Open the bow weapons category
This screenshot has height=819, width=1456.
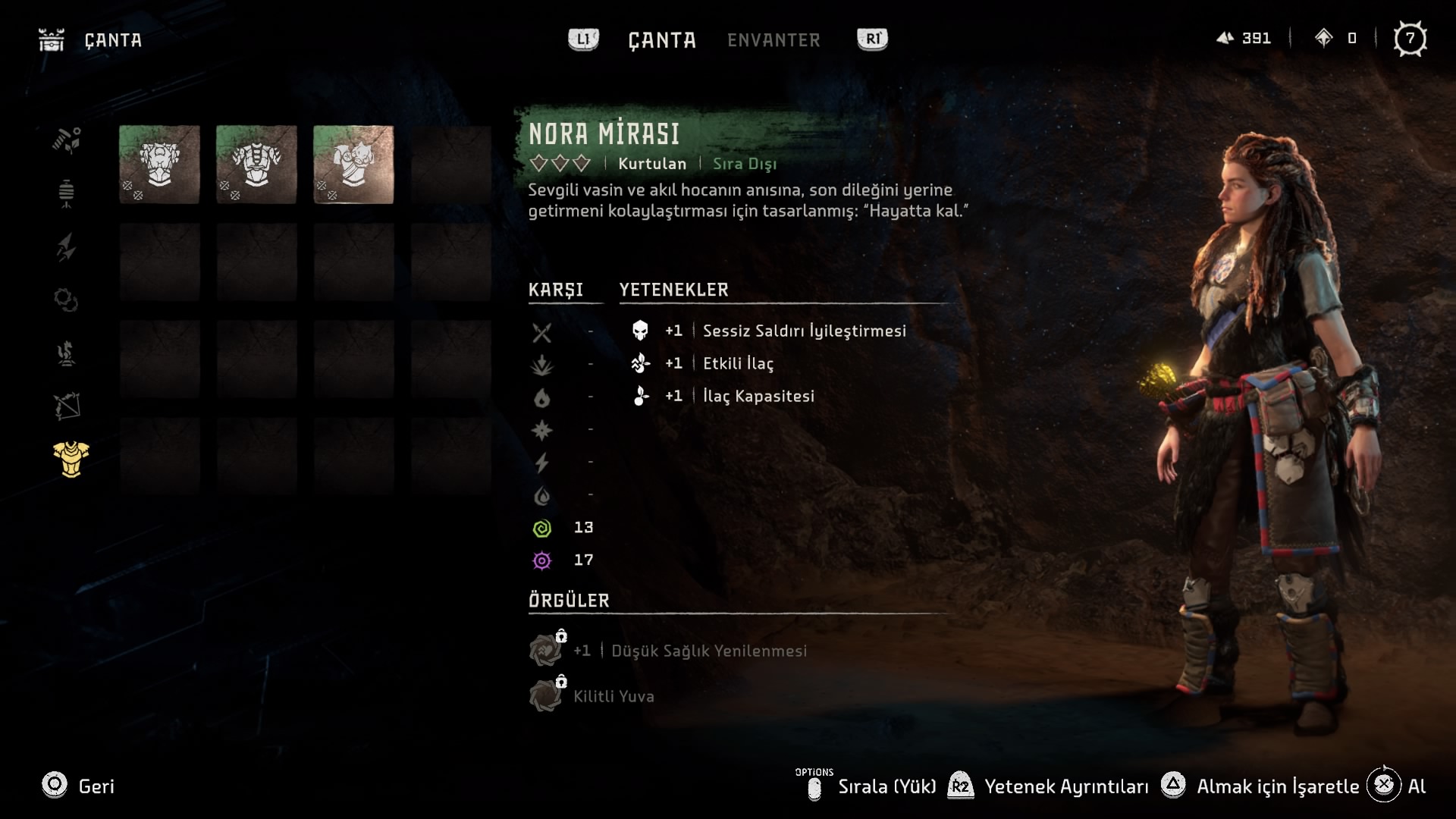[x=67, y=406]
